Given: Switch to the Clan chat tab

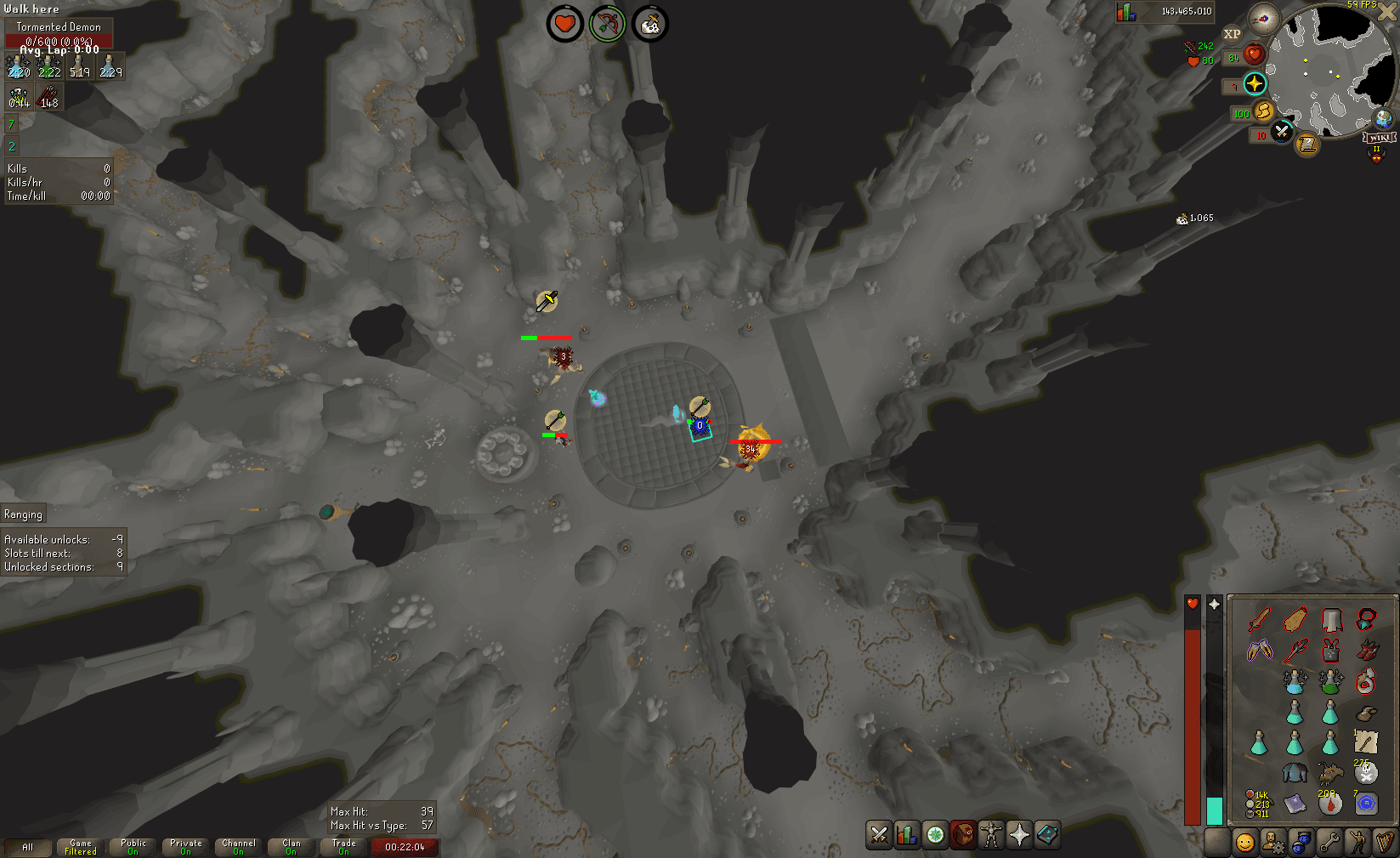Looking at the screenshot, I should pyautogui.click(x=292, y=847).
